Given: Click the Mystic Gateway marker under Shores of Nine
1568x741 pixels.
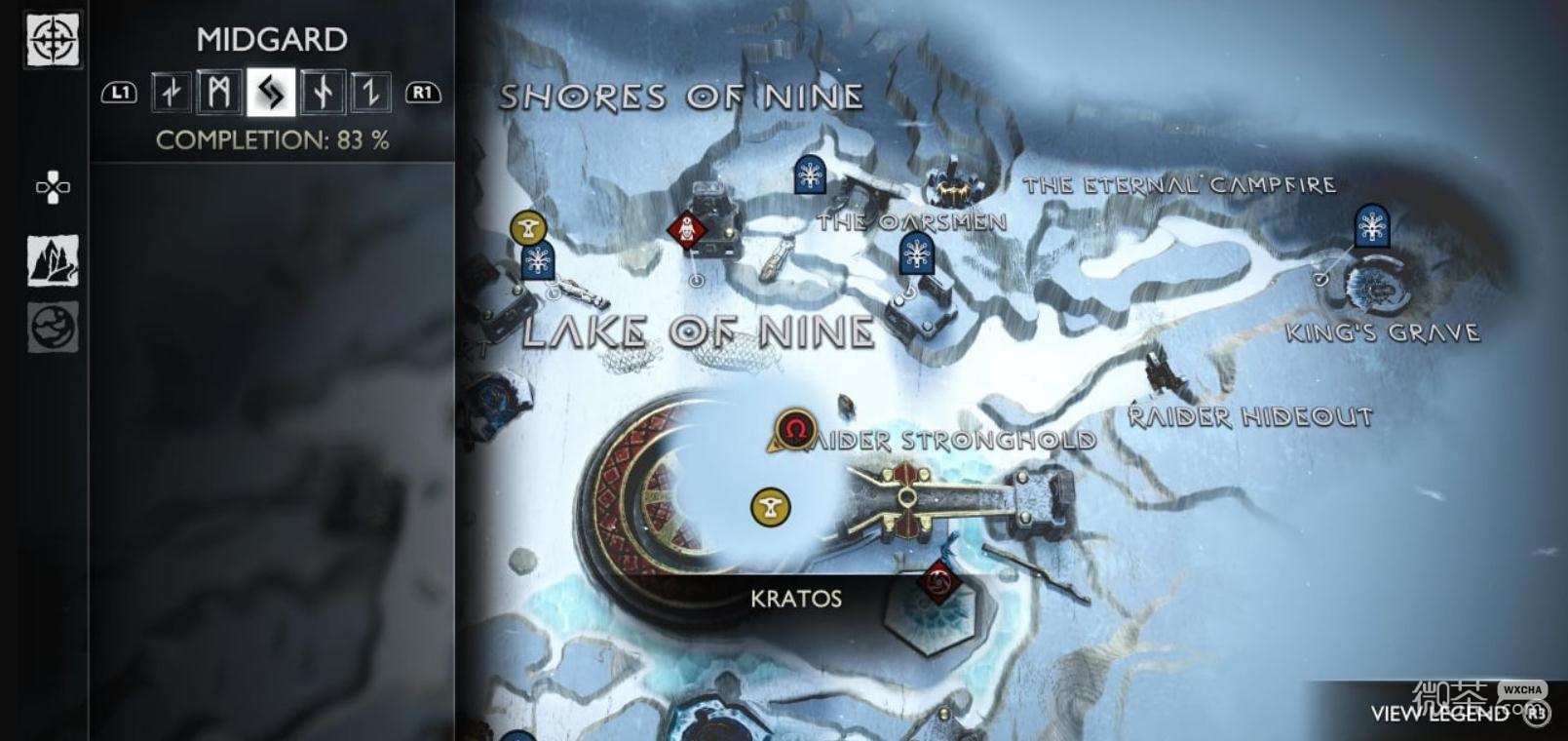Looking at the screenshot, I should (810, 175).
